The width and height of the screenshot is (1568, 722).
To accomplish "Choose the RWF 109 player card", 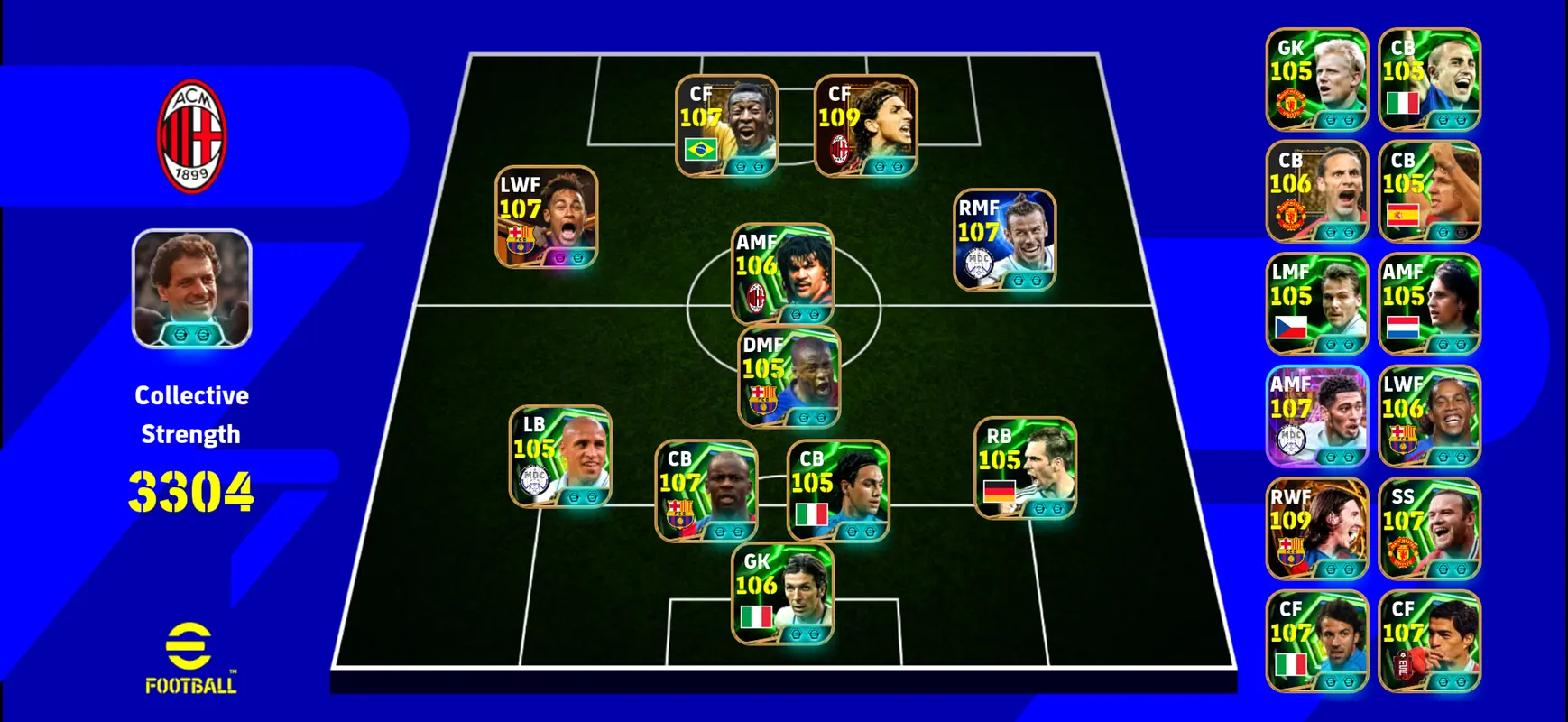I will coord(1316,529).
